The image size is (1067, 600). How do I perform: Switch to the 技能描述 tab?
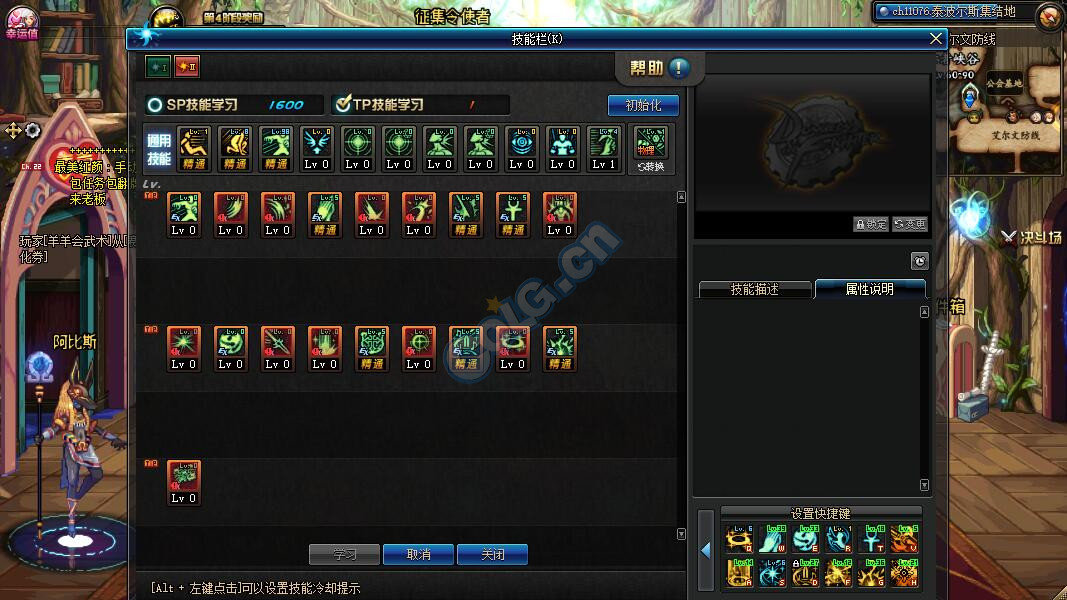tap(754, 289)
